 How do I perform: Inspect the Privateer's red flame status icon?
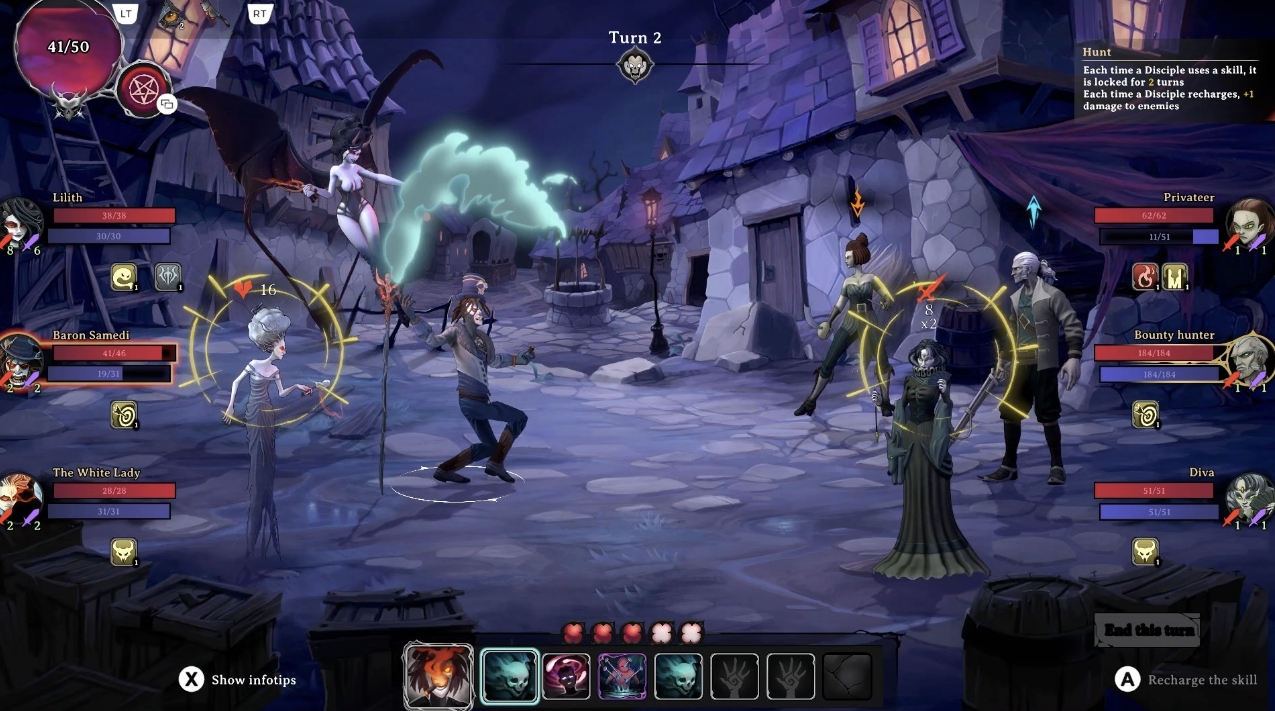click(1145, 277)
